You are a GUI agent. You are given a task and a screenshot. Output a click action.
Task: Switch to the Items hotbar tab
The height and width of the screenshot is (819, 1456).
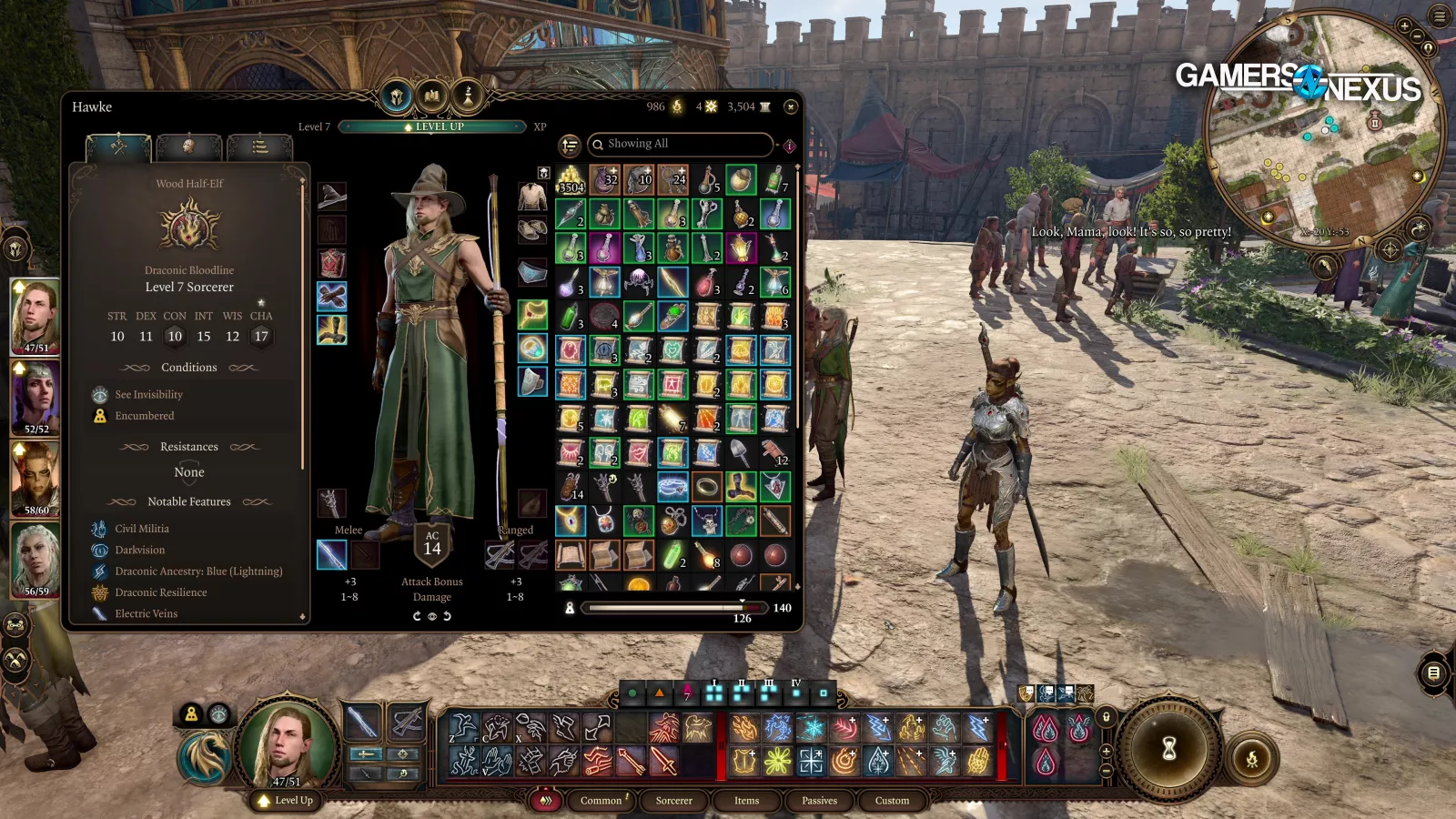coord(746,801)
